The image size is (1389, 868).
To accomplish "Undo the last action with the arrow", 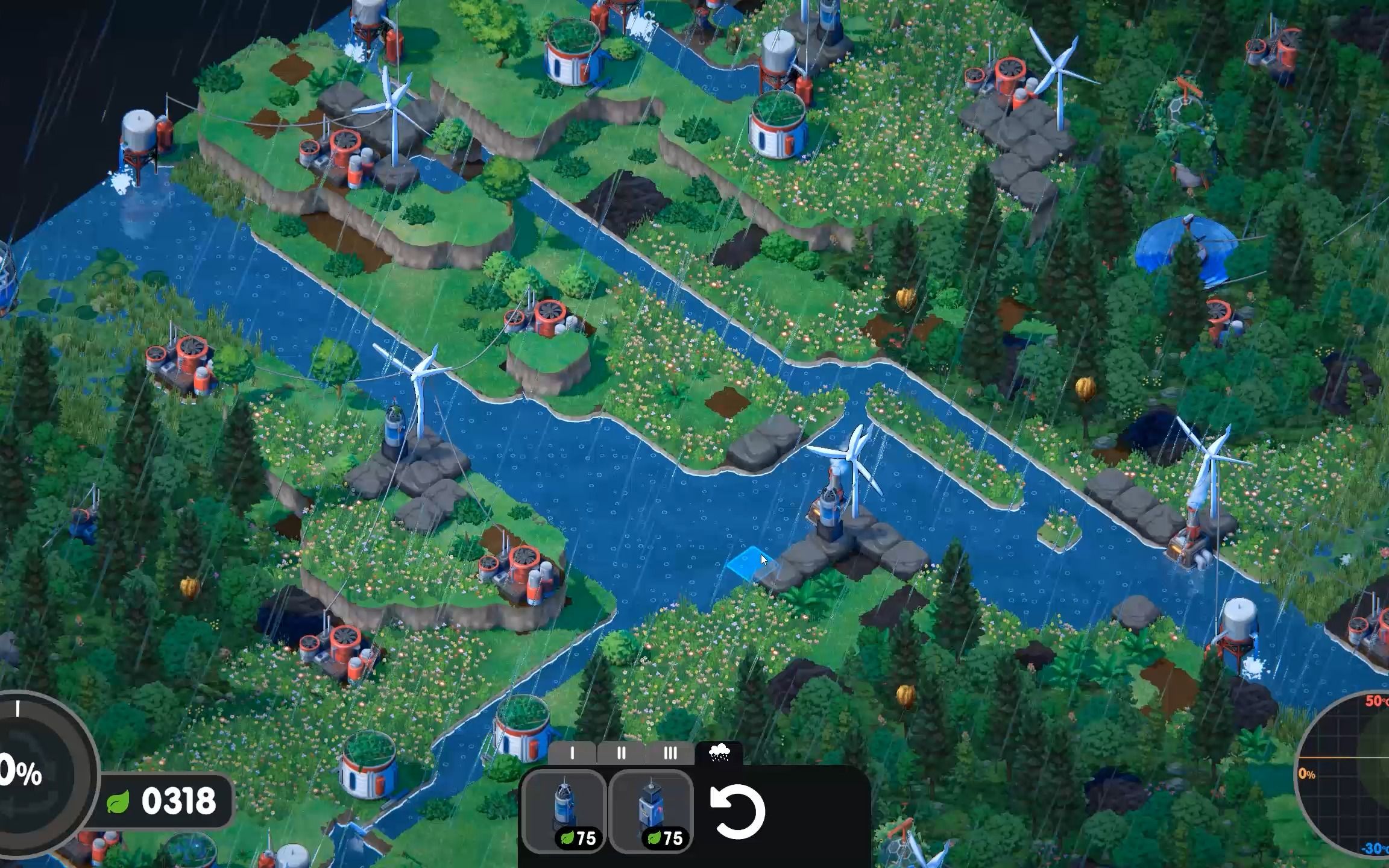I will (x=737, y=812).
